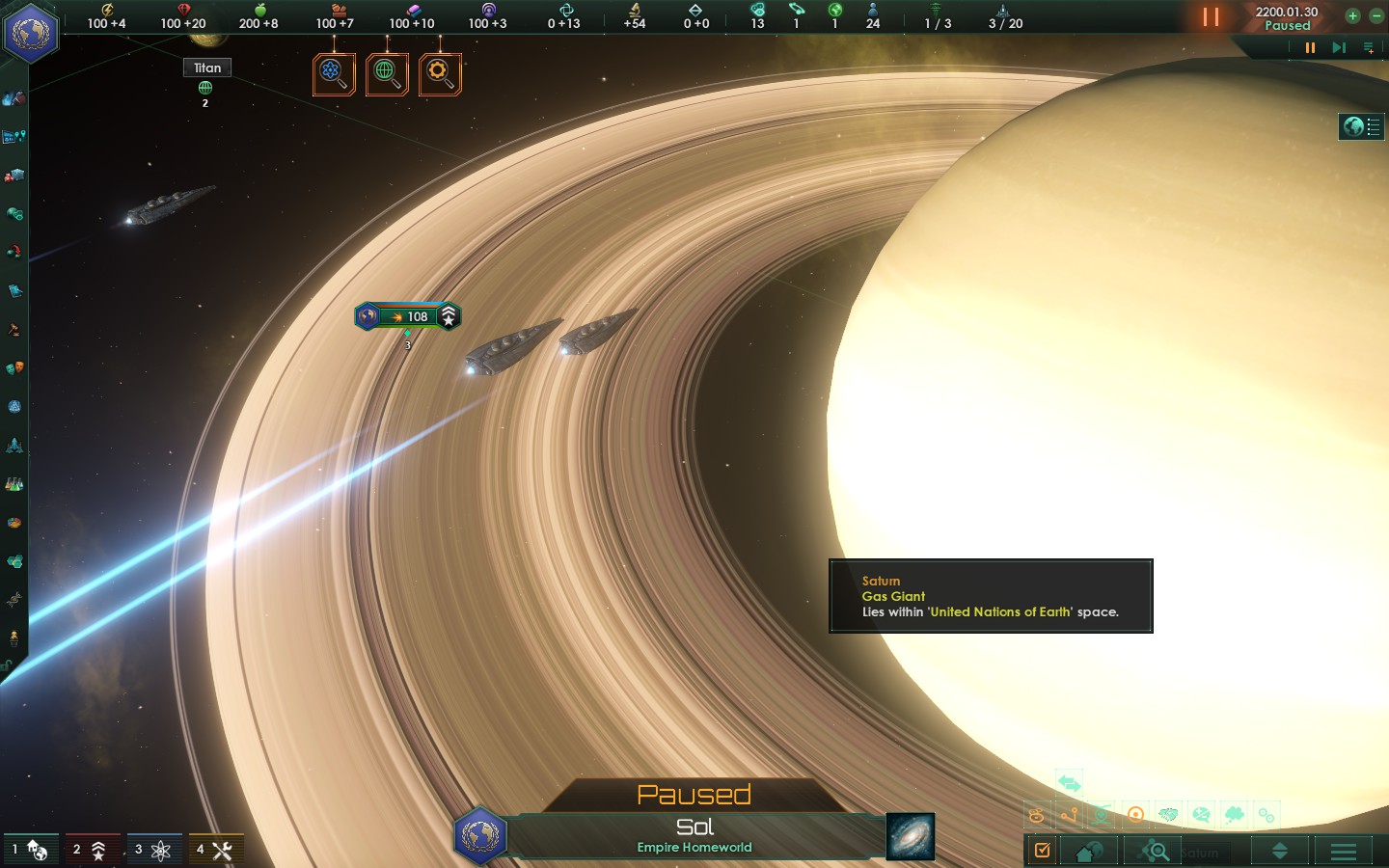Click the skip-forward step button under date

pyautogui.click(x=1339, y=47)
